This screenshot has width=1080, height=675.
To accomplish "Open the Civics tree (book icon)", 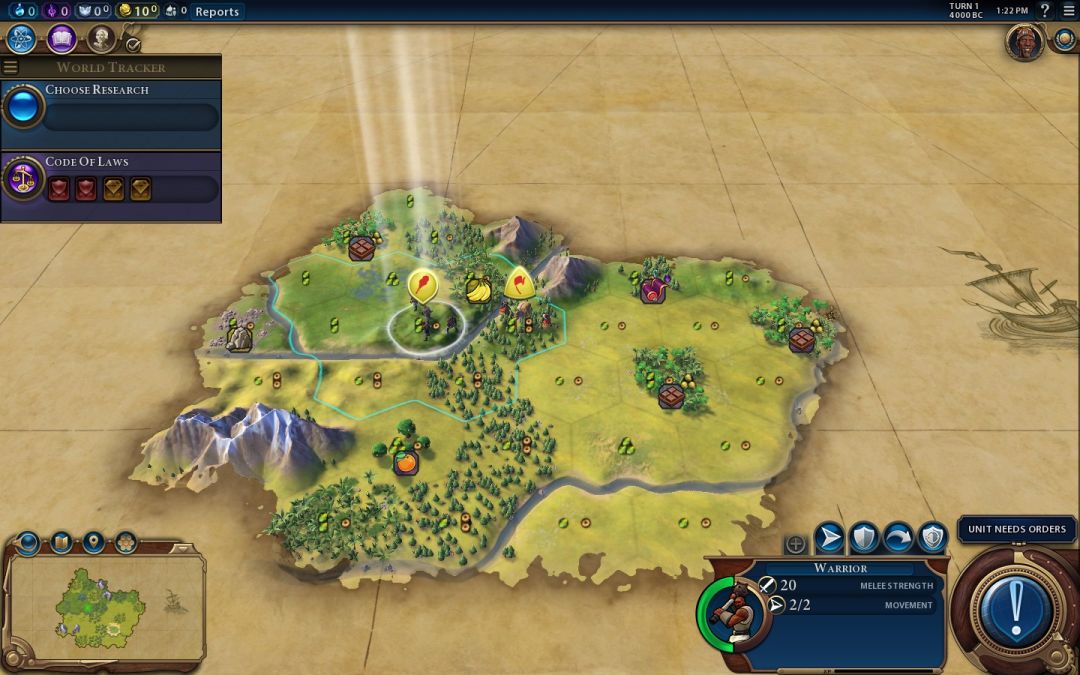I will pyautogui.click(x=62, y=38).
